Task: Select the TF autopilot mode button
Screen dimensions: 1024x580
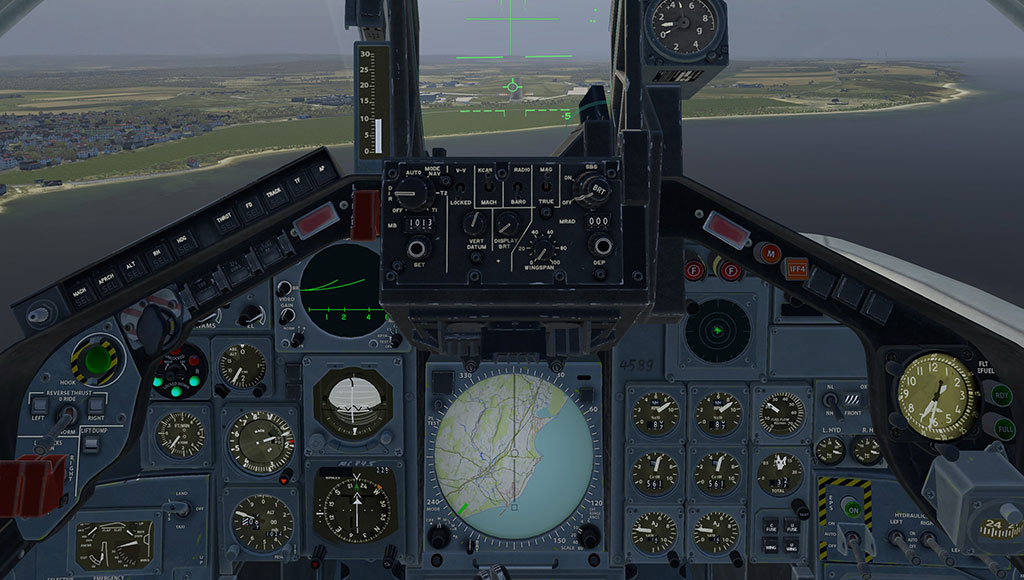Action: point(300,181)
